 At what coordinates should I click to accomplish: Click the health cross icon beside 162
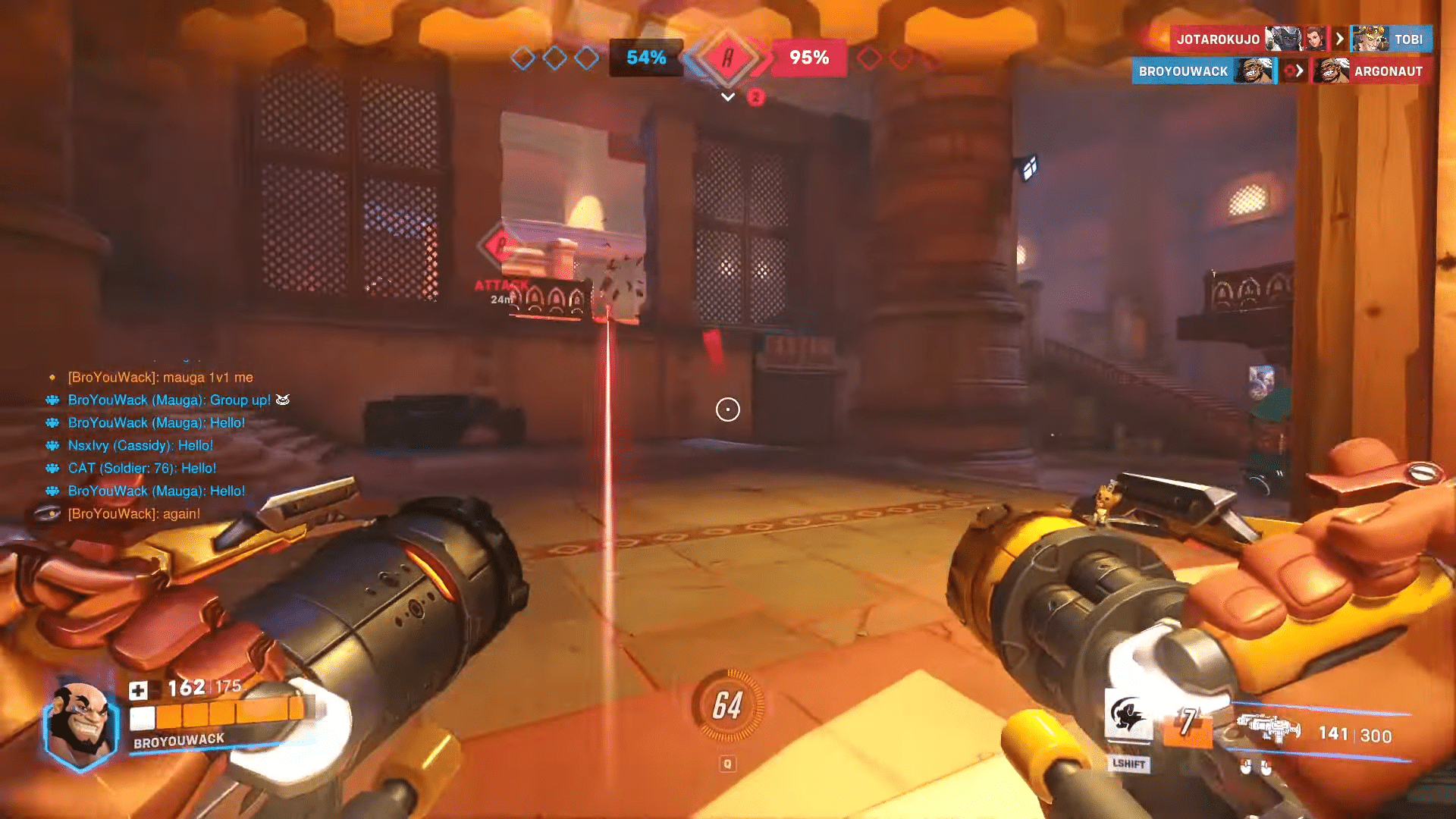pos(141,688)
